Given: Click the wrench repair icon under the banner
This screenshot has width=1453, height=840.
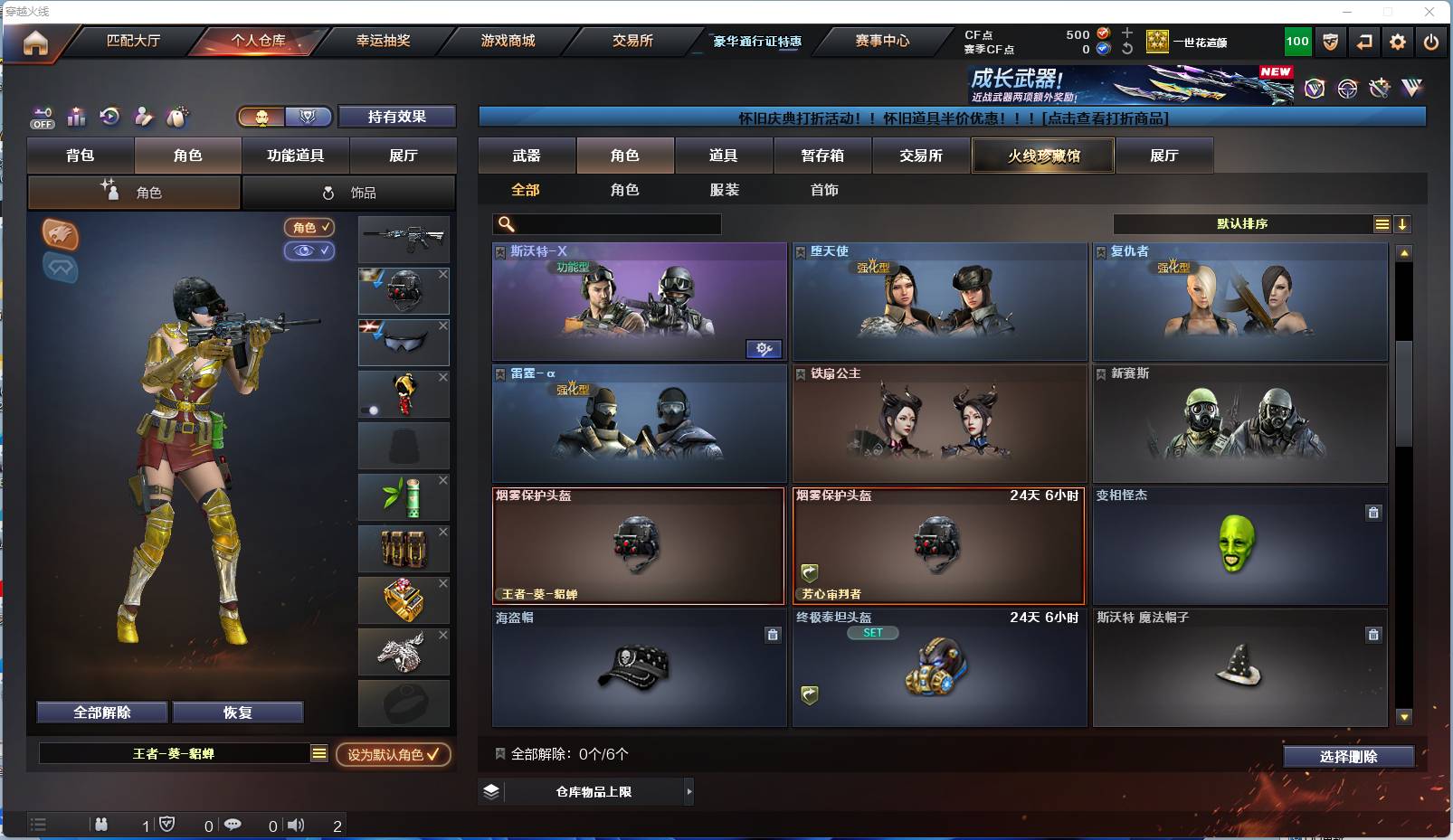Looking at the screenshot, I should (1379, 88).
